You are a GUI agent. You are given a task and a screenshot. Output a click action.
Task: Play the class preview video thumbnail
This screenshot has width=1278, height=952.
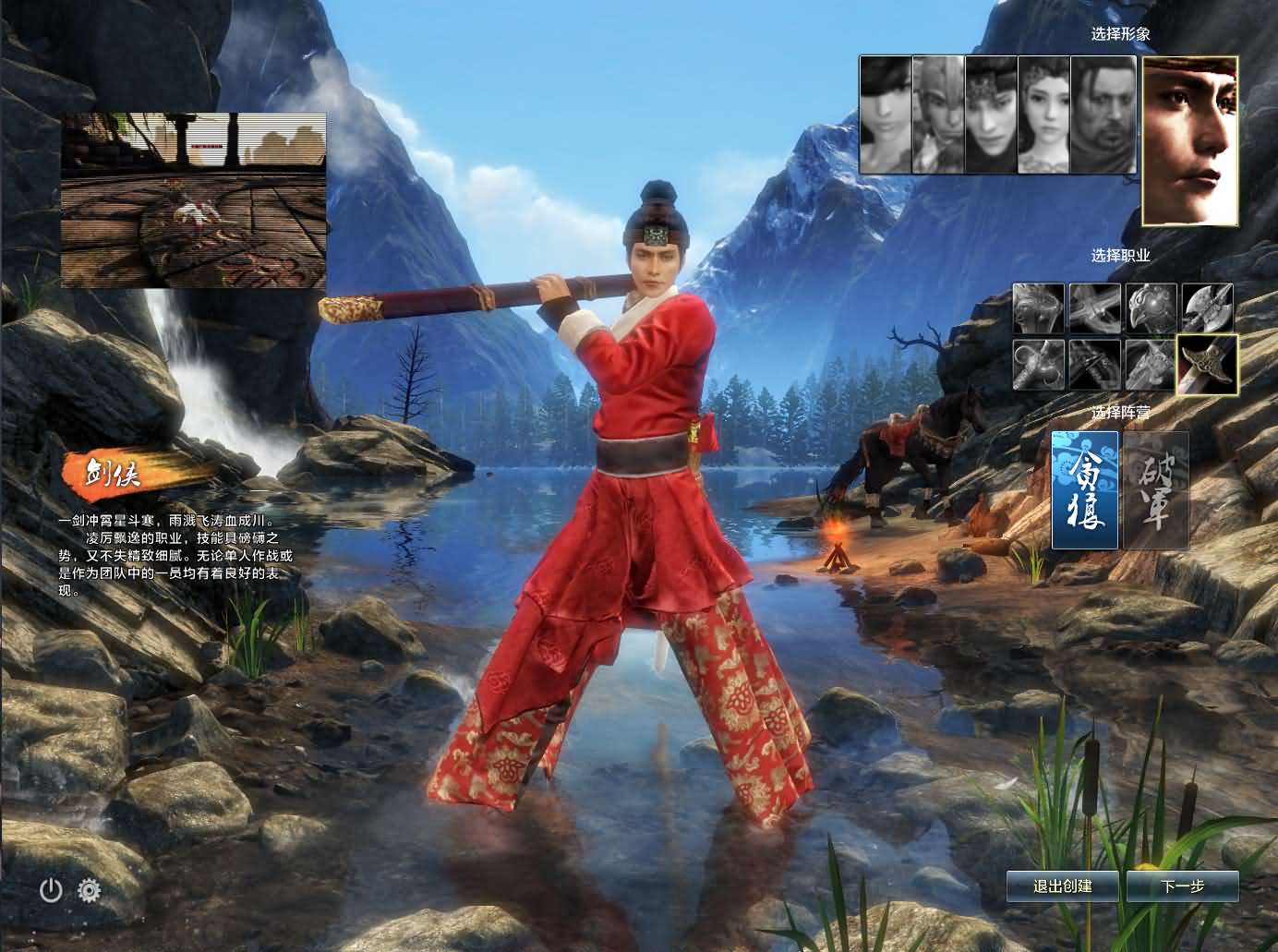[194, 200]
